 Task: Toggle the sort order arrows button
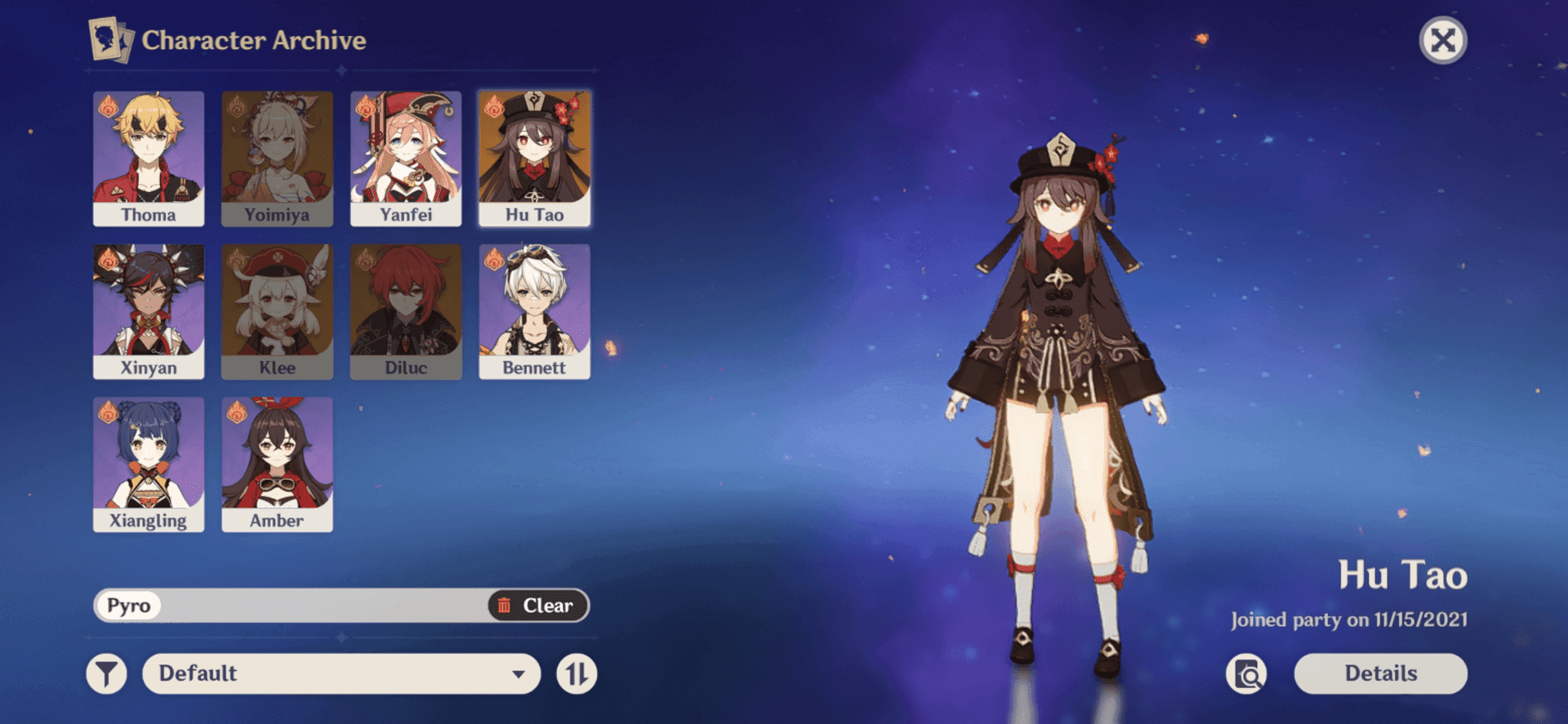tap(577, 674)
